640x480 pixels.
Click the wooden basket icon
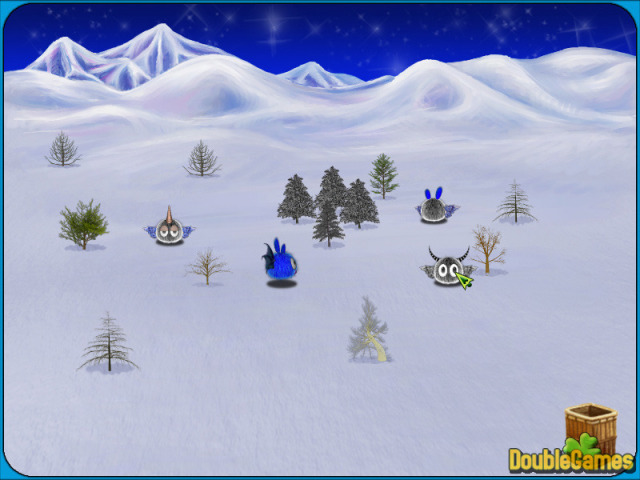tap(590, 425)
